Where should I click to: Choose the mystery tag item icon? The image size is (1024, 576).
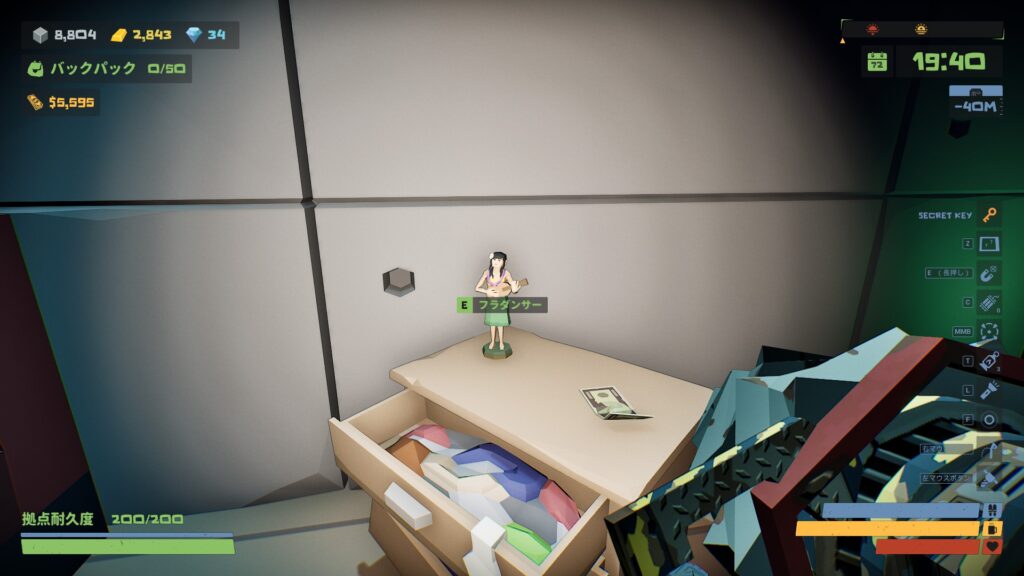[990, 361]
